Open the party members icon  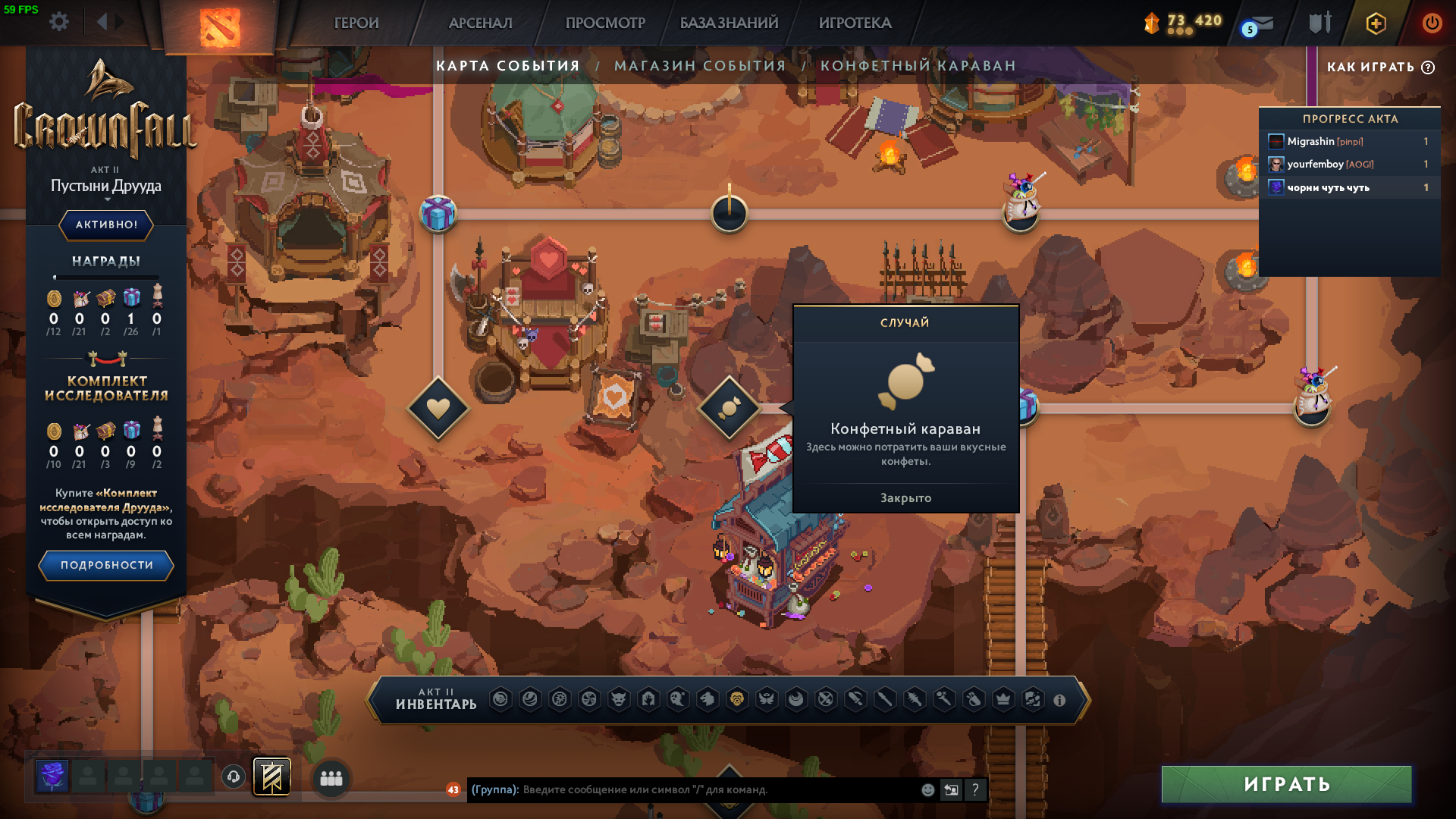(x=331, y=778)
